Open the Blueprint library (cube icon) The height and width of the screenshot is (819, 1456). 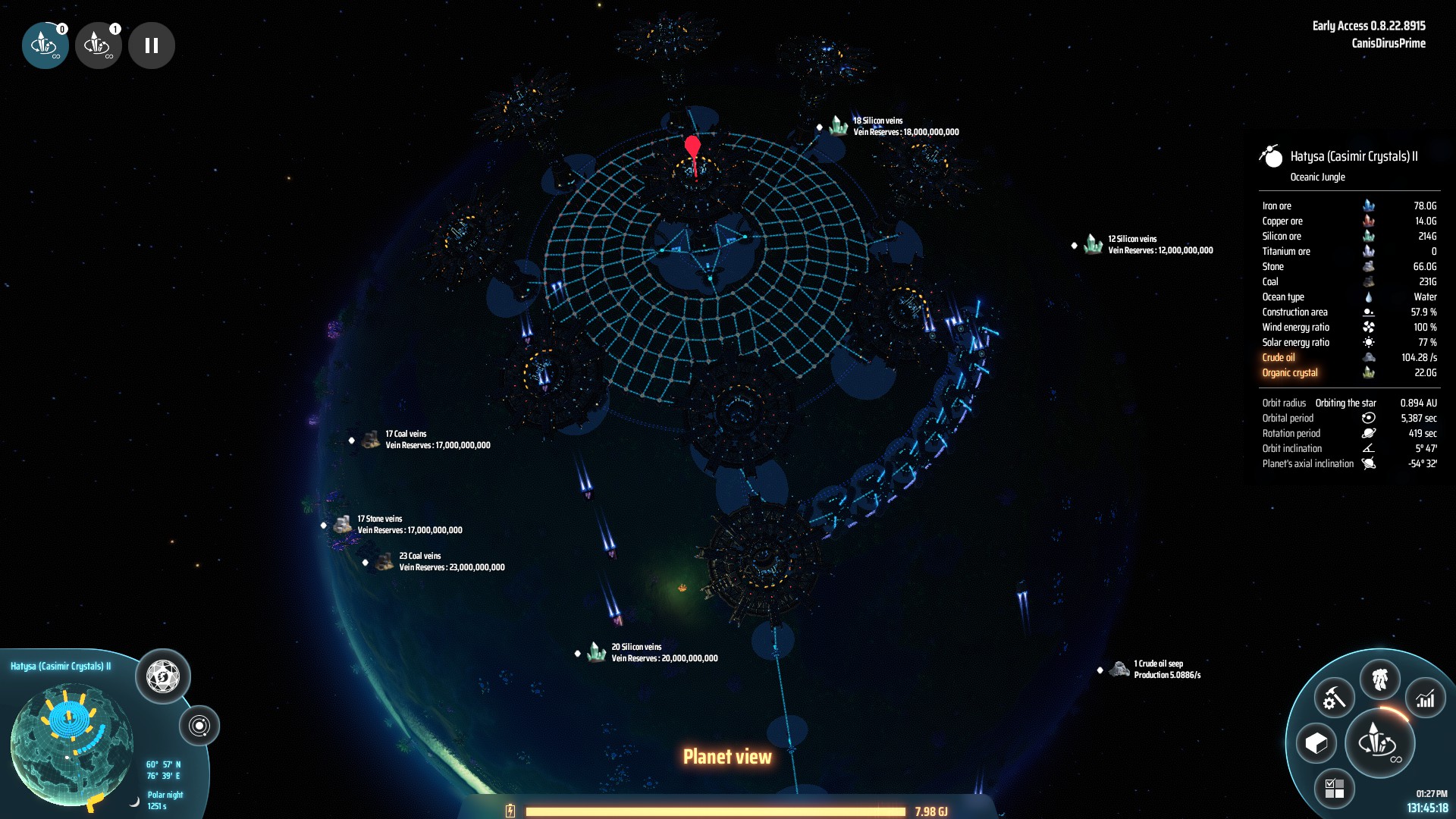pyautogui.click(x=1317, y=743)
